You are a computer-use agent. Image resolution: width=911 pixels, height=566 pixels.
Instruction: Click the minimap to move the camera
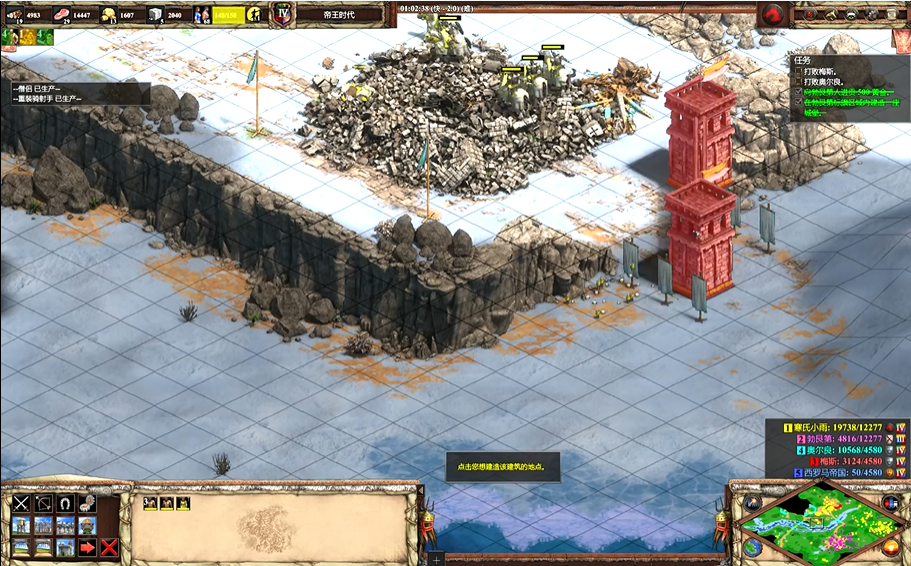pos(812,522)
